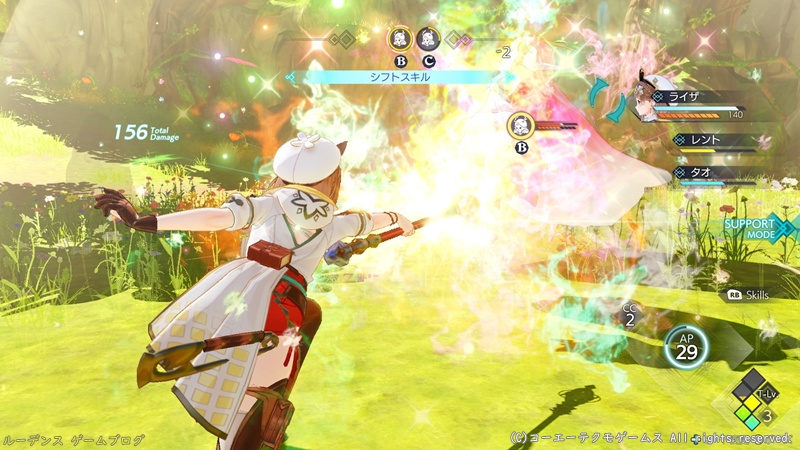The image size is (800, 450).
Task: Click enemy C's portrait on the timeline
Action: tap(427, 41)
